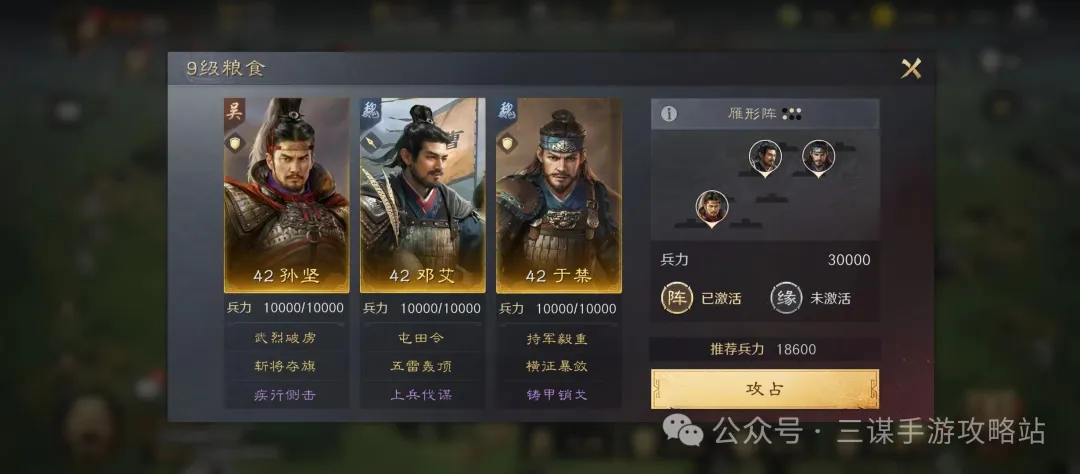Show the 五雷轰顶 skill details
The image size is (1080, 474).
(x=422, y=366)
